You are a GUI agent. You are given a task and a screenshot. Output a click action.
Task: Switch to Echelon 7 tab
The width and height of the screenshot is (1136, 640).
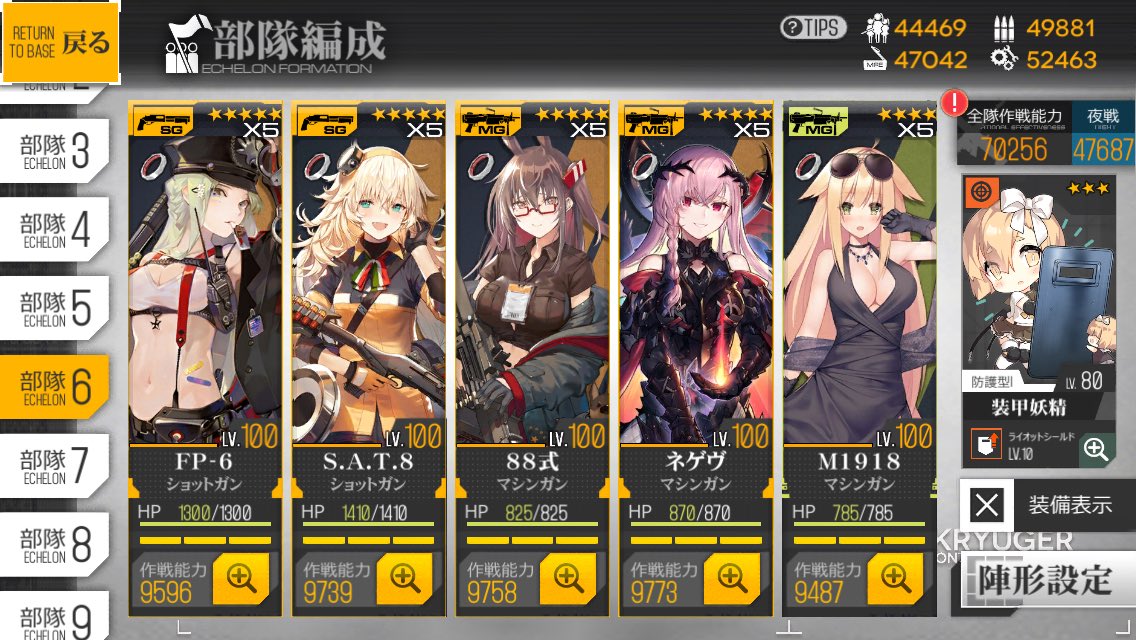tap(55, 465)
